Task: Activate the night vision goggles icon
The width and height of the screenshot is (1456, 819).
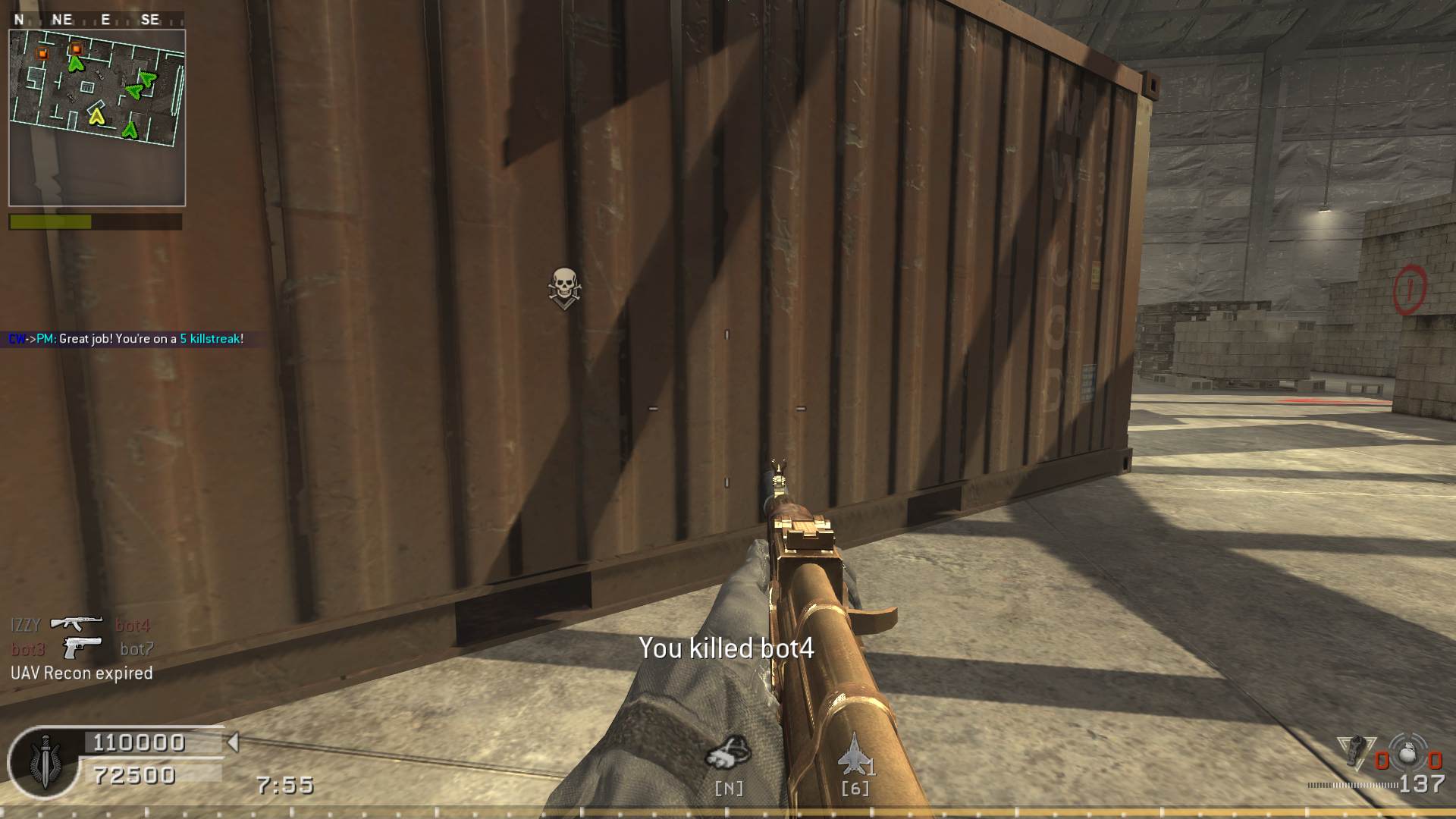Action: tap(728, 754)
